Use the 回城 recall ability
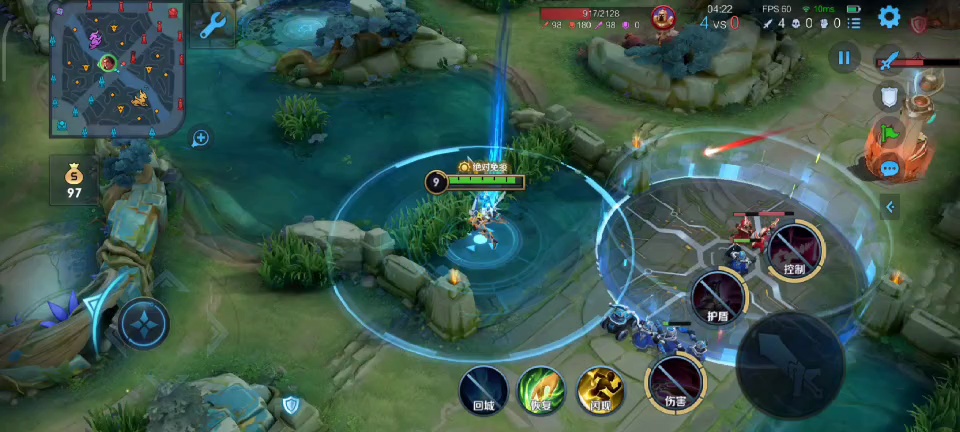The image size is (960, 432). coord(484,388)
